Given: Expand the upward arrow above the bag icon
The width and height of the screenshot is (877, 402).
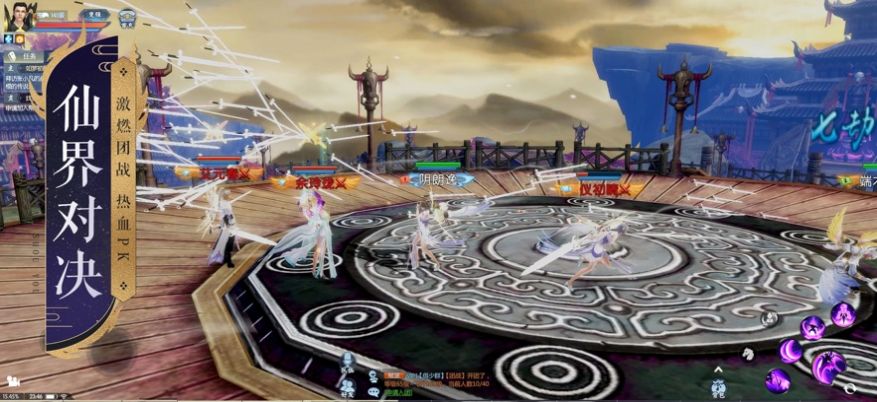Looking at the screenshot, I should 717,369.
